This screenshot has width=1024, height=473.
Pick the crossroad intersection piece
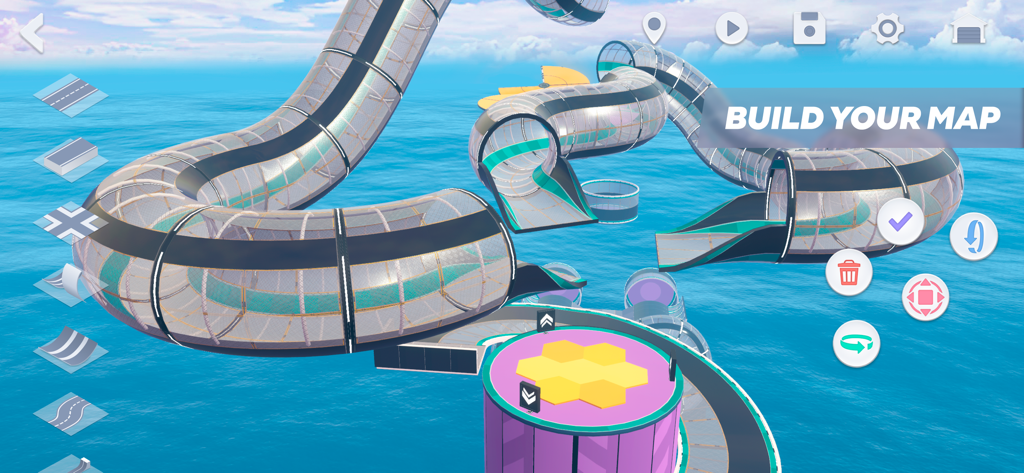pyautogui.click(x=70, y=221)
